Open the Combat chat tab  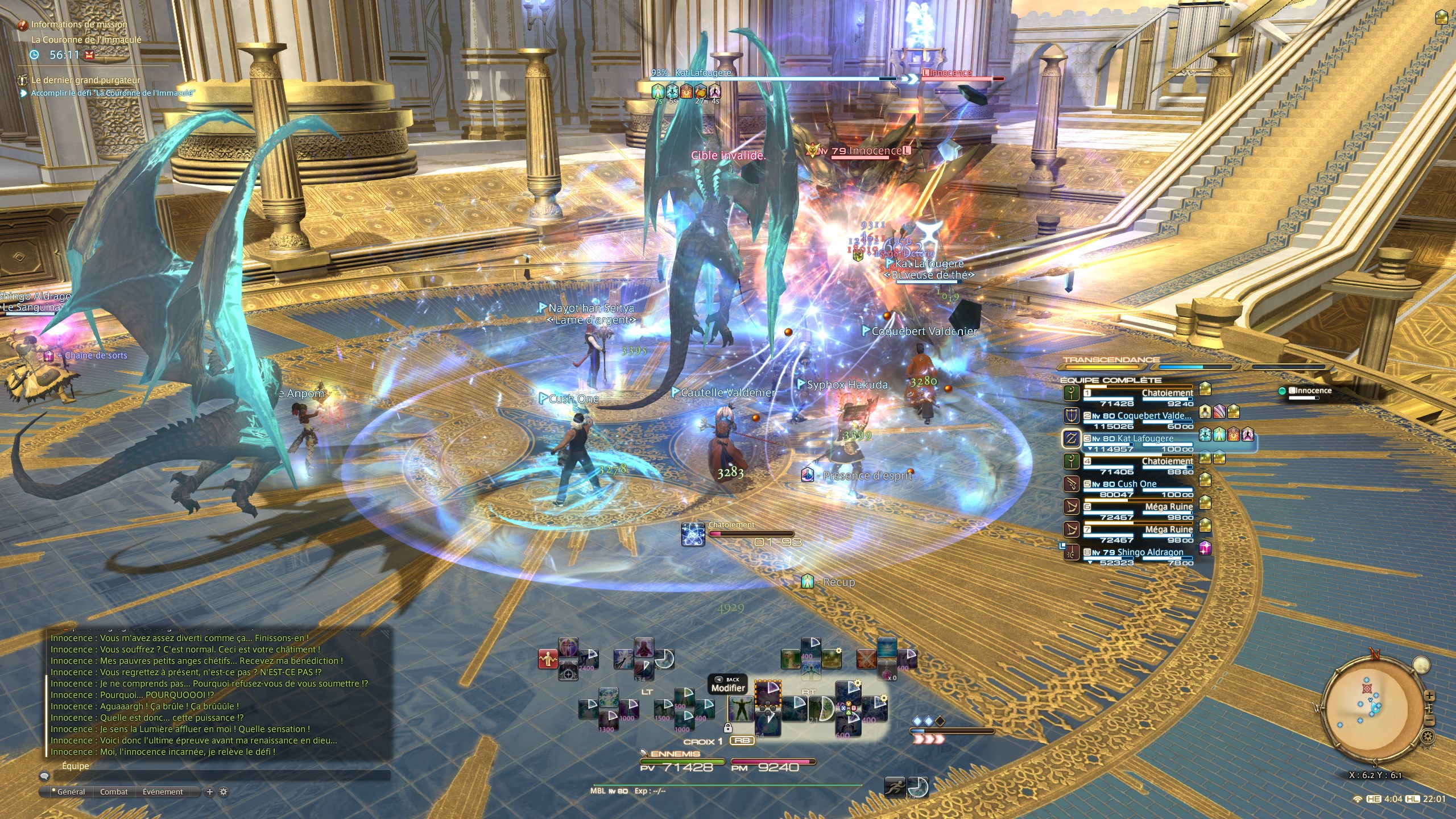pyautogui.click(x=114, y=792)
